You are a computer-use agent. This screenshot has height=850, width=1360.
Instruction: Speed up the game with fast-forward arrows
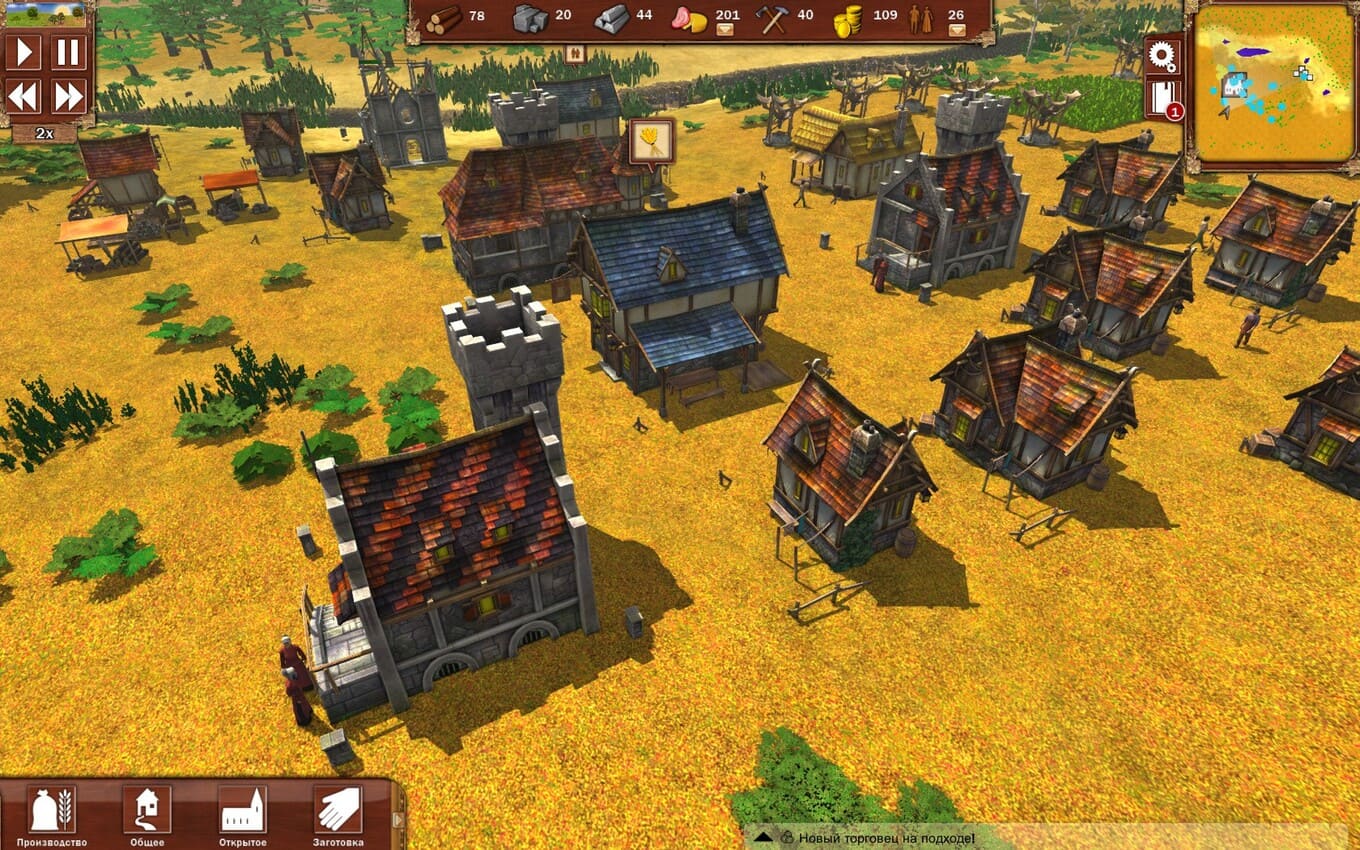[x=68, y=96]
